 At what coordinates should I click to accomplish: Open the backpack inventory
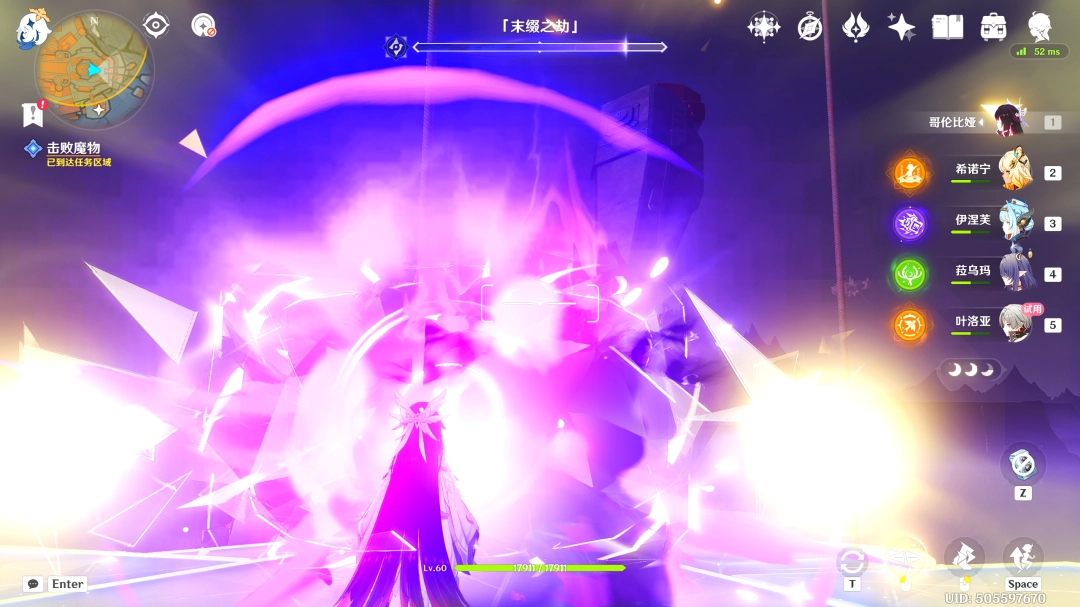[993, 27]
